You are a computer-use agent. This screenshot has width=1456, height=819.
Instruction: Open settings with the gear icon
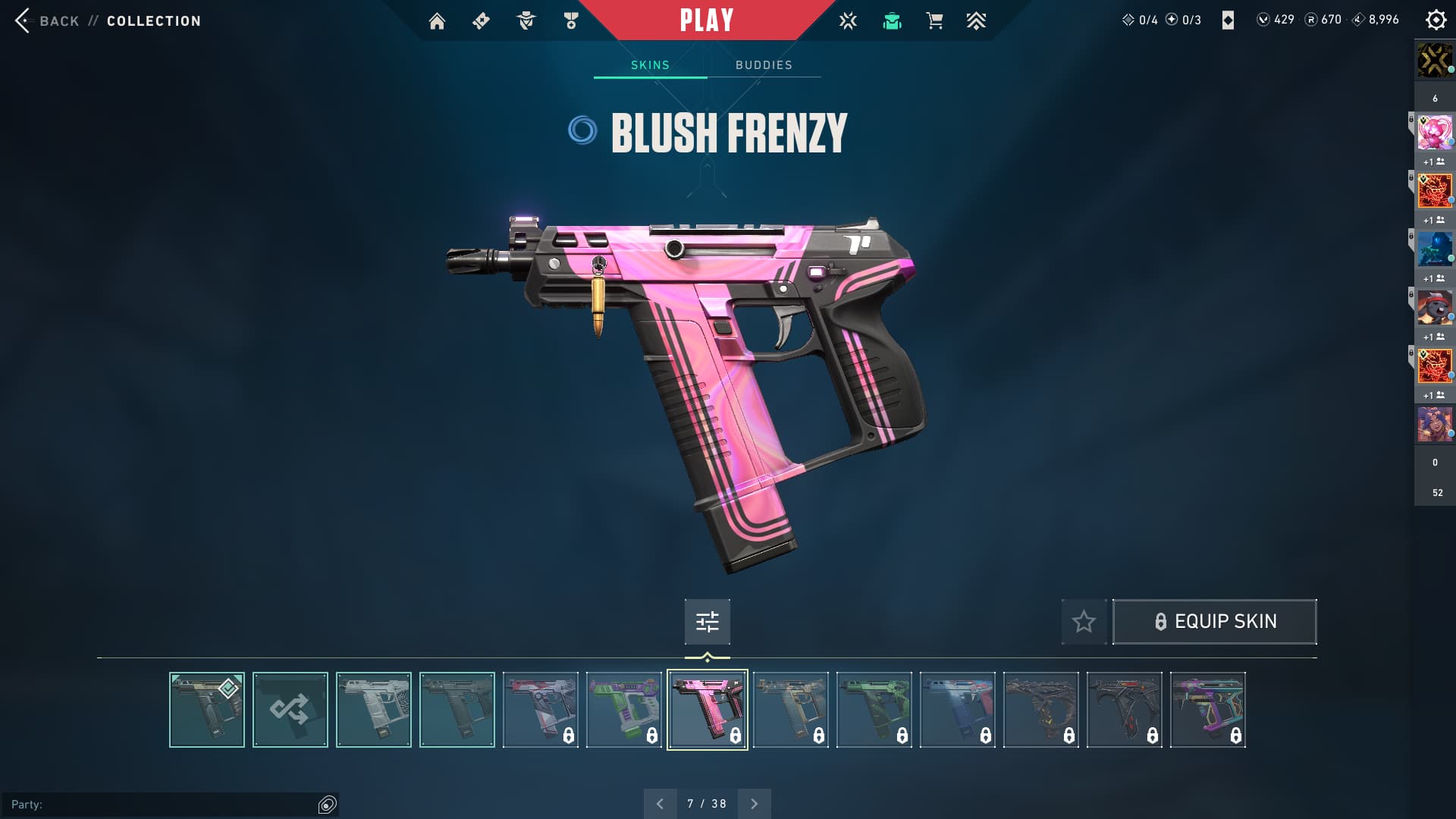click(x=1436, y=20)
